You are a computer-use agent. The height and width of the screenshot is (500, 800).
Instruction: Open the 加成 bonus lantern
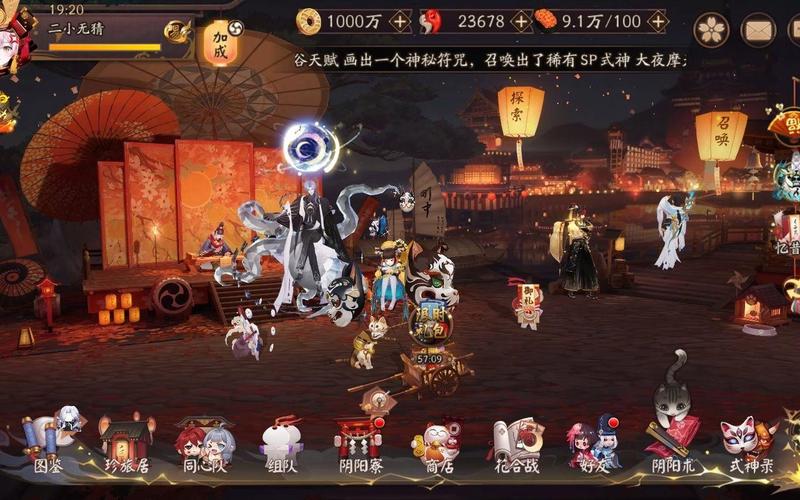tap(220, 44)
